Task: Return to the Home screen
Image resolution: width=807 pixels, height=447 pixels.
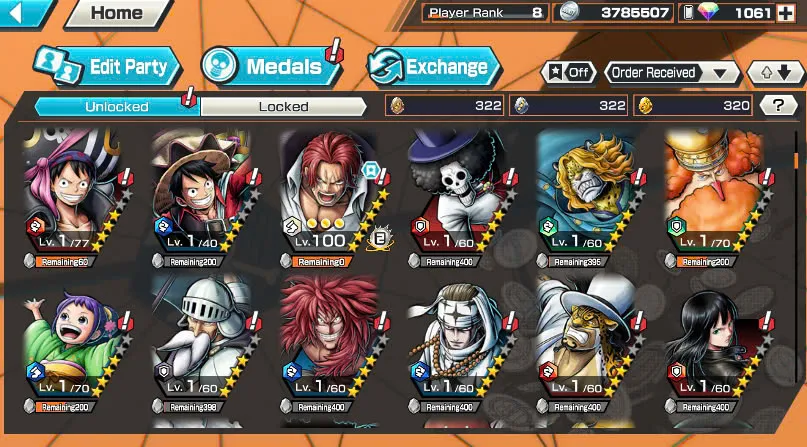Action: pos(116,14)
